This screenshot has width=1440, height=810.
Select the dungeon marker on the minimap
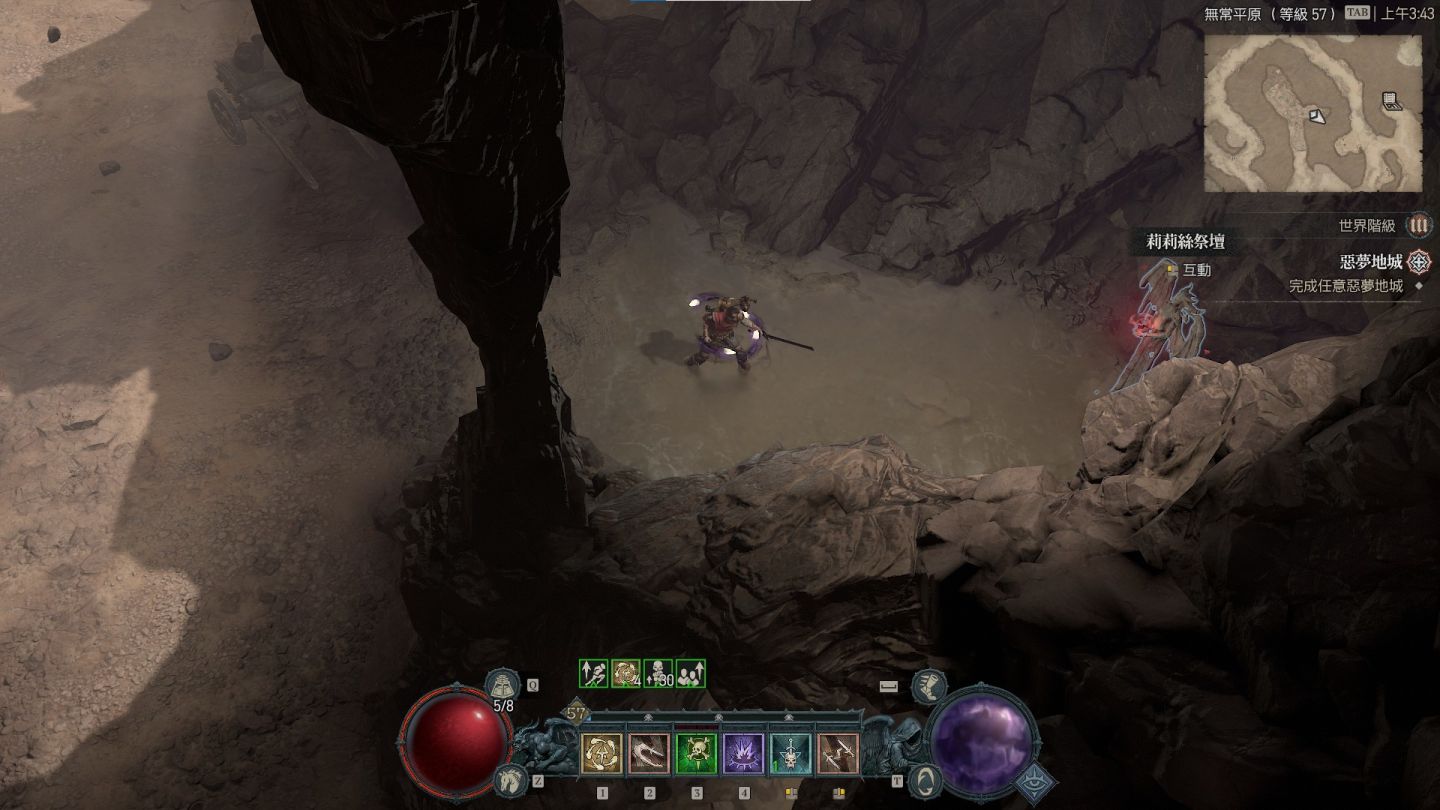click(1391, 100)
